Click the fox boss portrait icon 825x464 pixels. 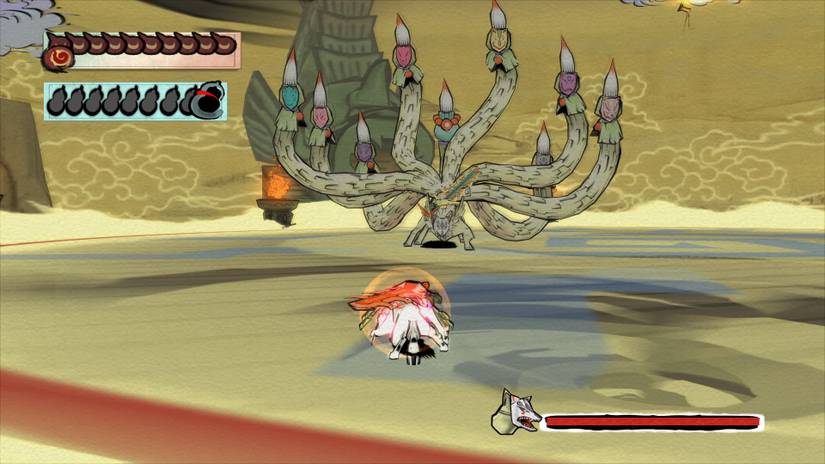coord(518,411)
